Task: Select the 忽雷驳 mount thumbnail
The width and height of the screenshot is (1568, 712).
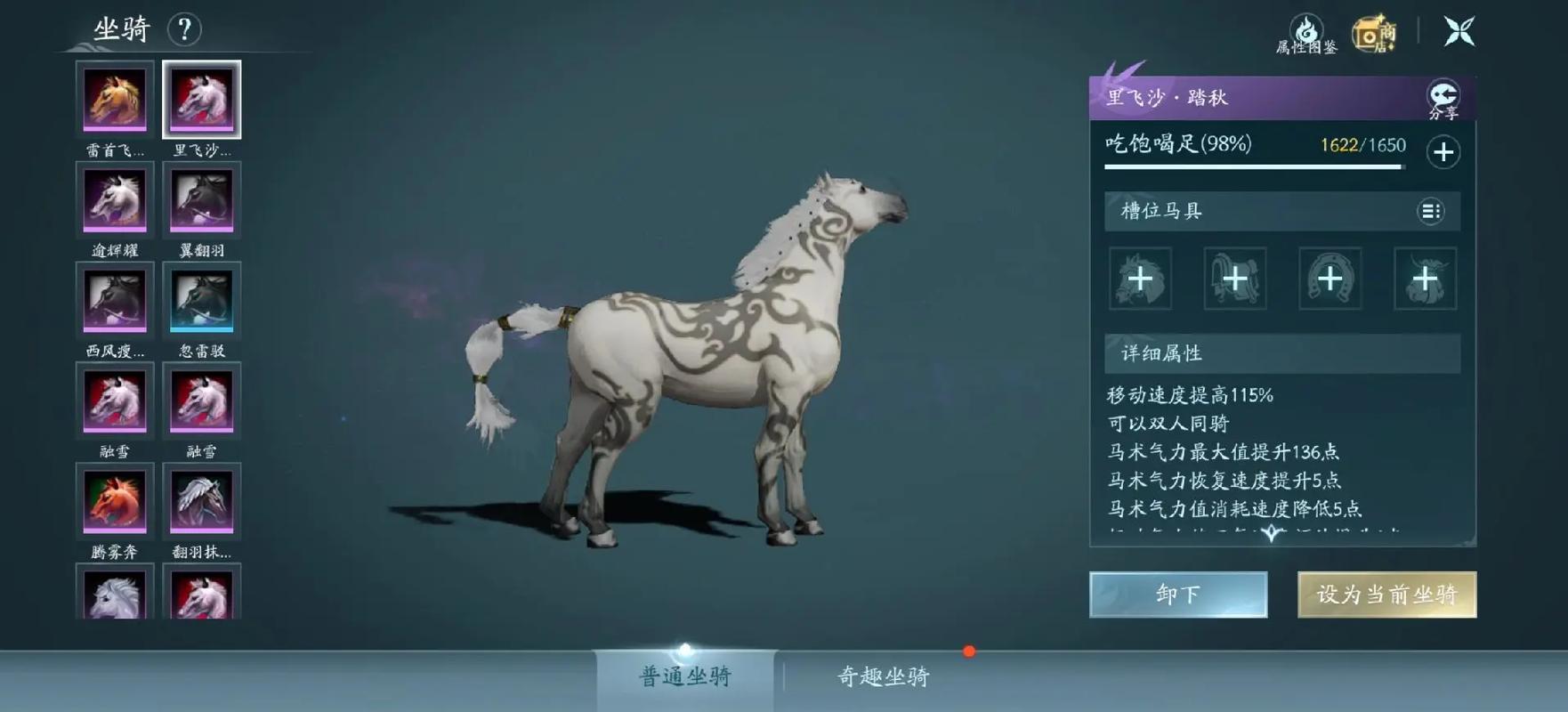Action: 201,301
